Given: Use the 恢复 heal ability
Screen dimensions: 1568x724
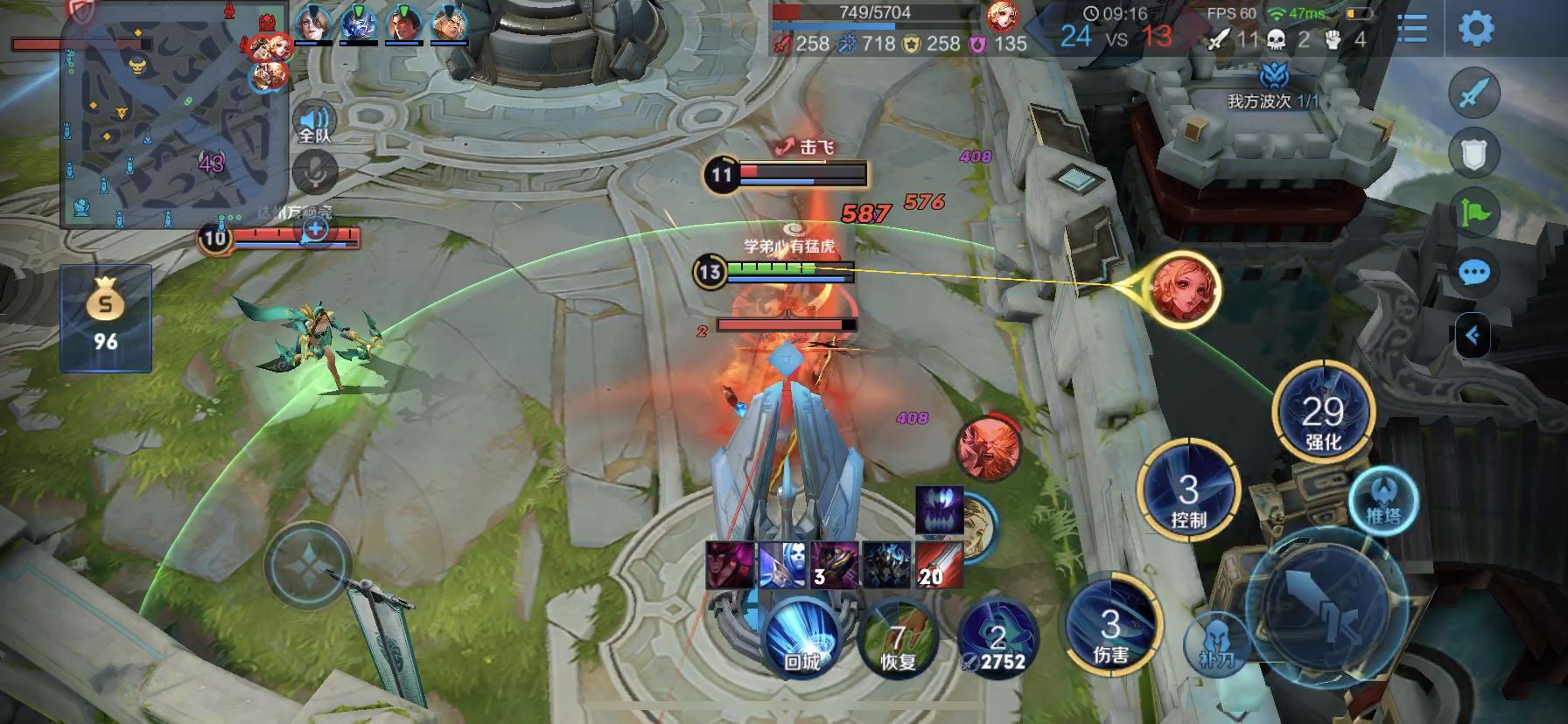Looking at the screenshot, I should pyautogui.click(x=898, y=637).
